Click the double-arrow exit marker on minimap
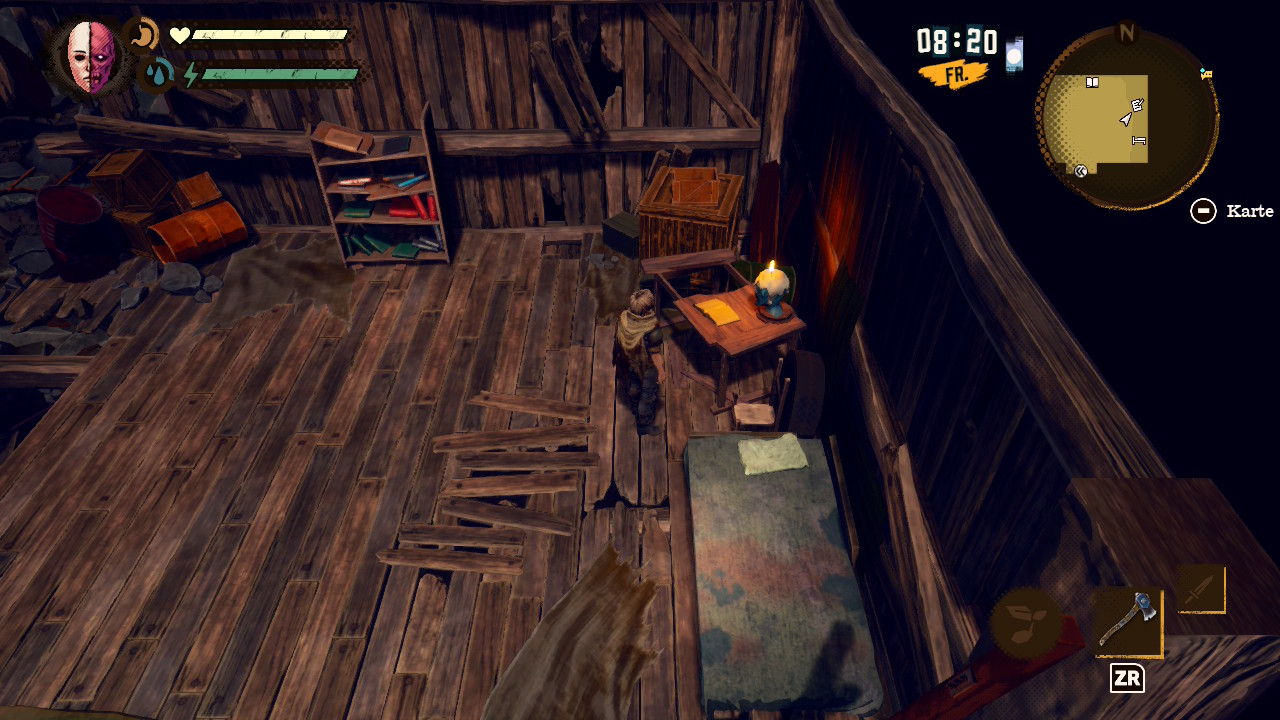The height and width of the screenshot is (720, 1280). [x=1080, y=171]
